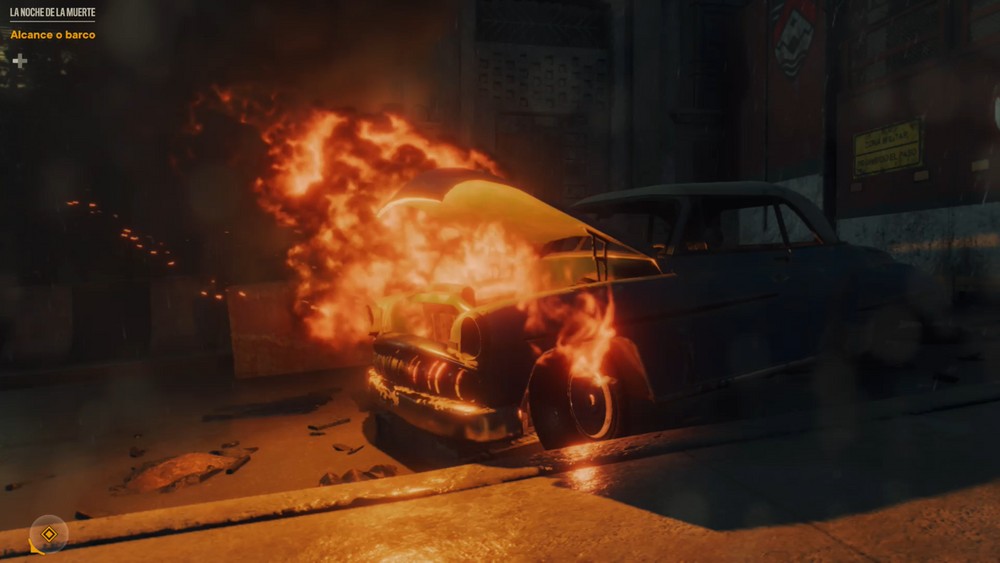1000x563 pixels.
Task: Click the white plus icon under objective
Action: pyautogui.click(x=19, y=61)
